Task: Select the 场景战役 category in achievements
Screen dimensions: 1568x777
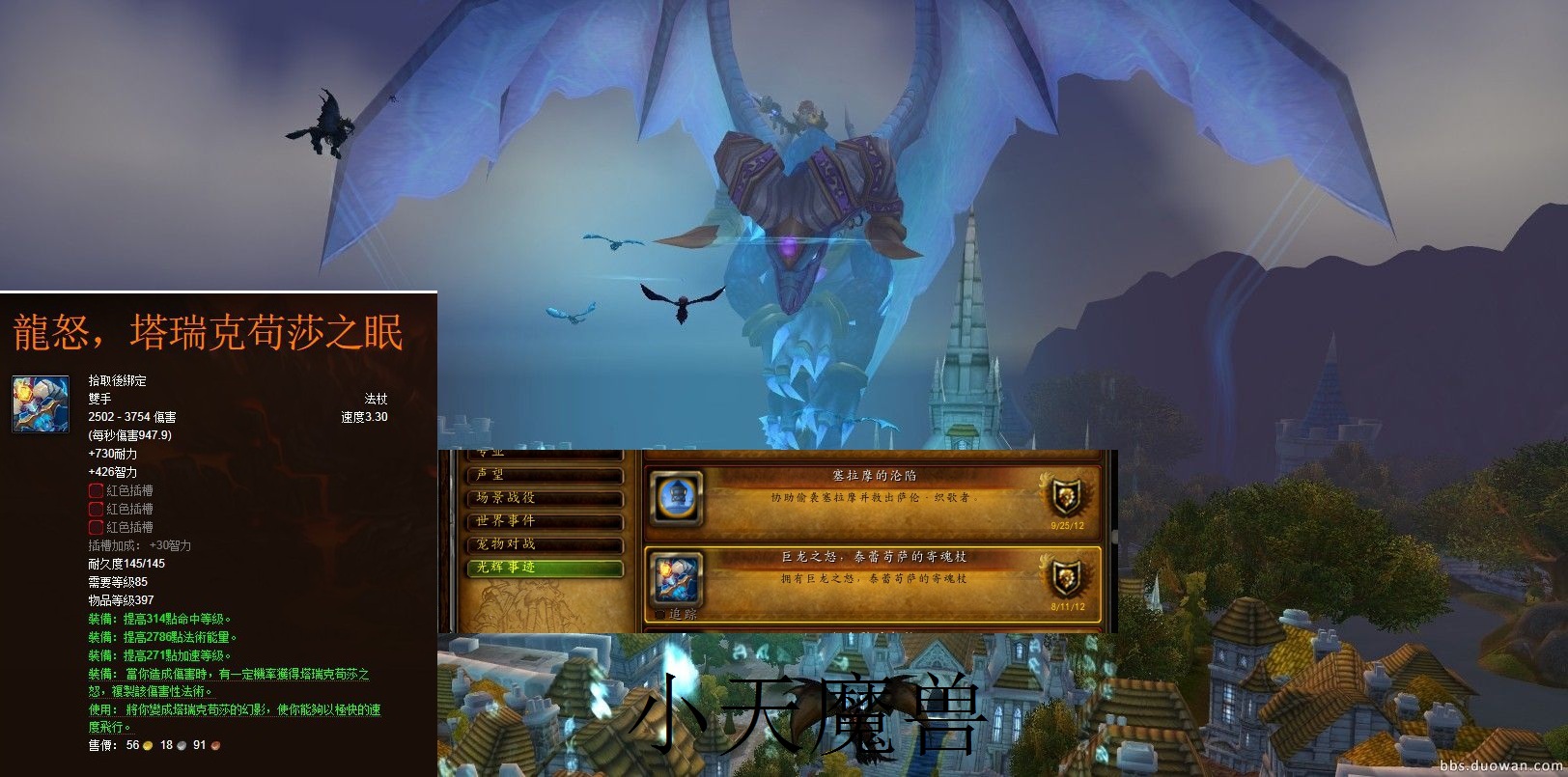Action: pyautogui.click(x=546, y=498)
